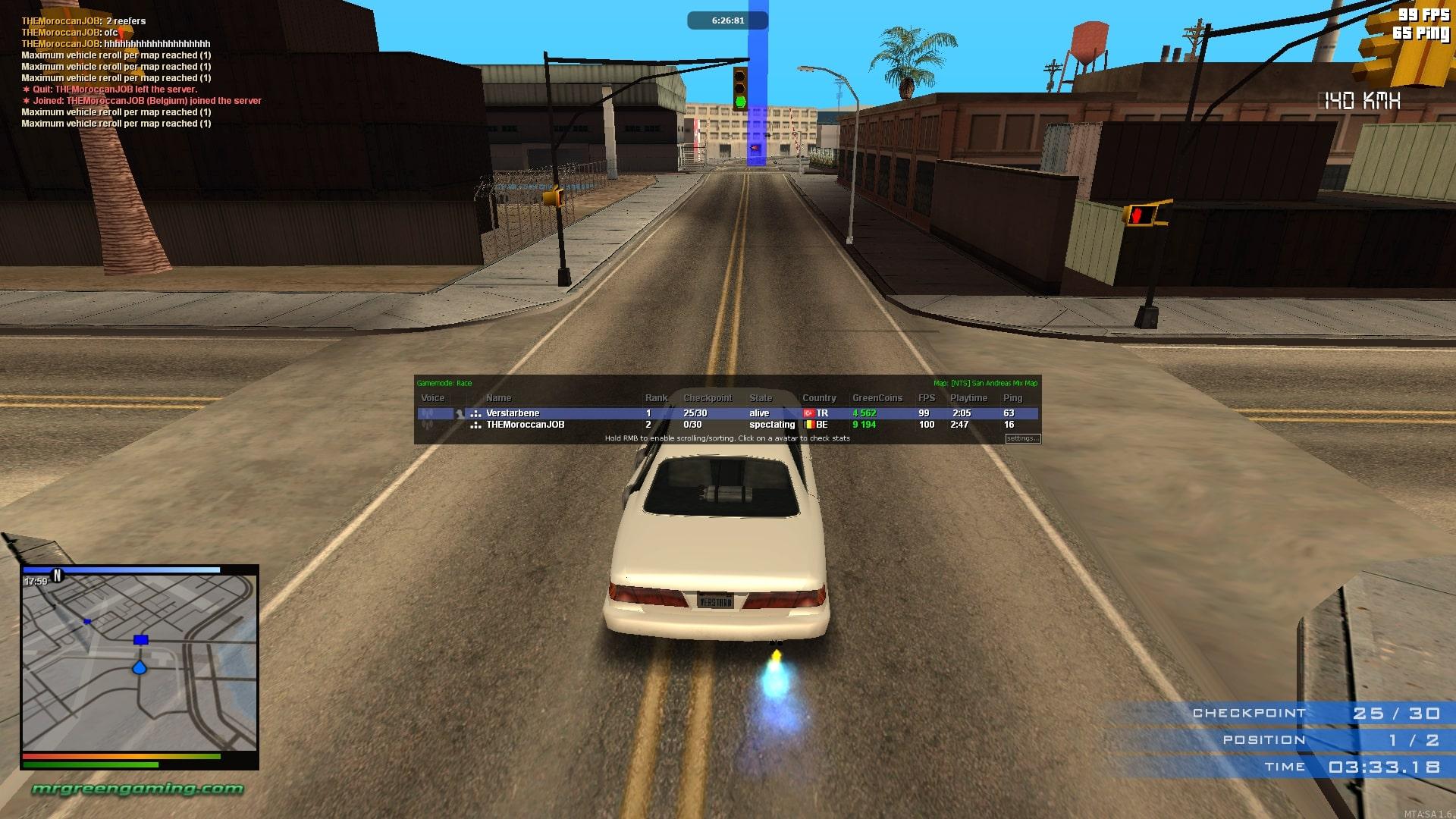The height and width of the screenshot is (819, 1456).
Task: Click Verstarbene's avatar to check stats
Action: [460, 414]
